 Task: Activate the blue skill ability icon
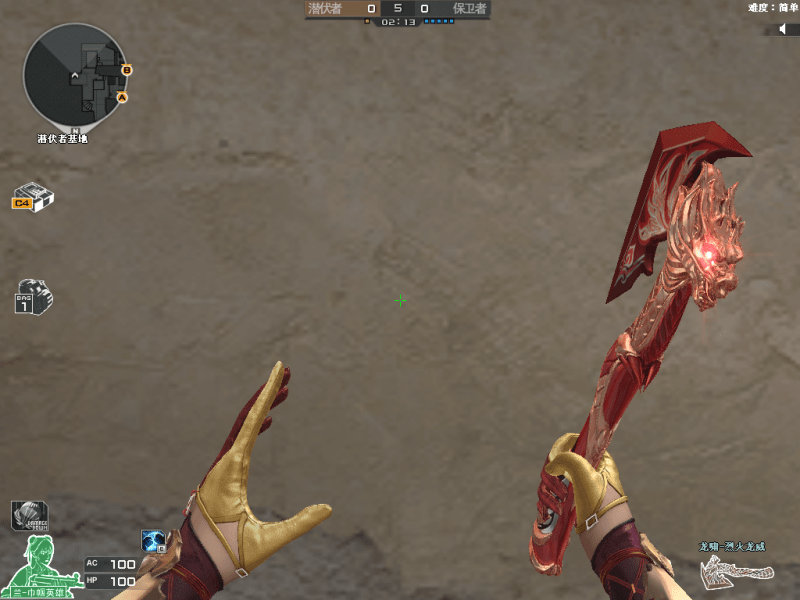154,542
